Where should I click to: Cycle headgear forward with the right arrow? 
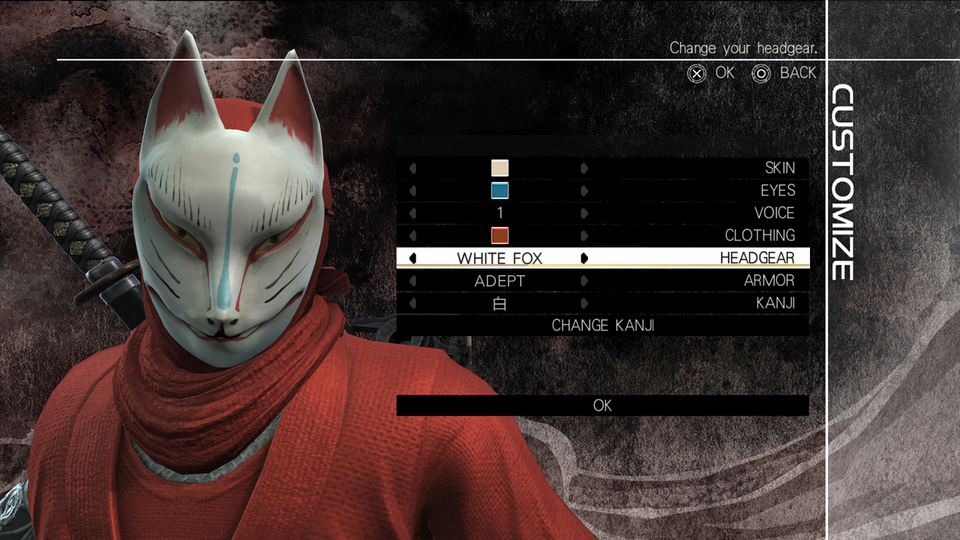point(585,258)
